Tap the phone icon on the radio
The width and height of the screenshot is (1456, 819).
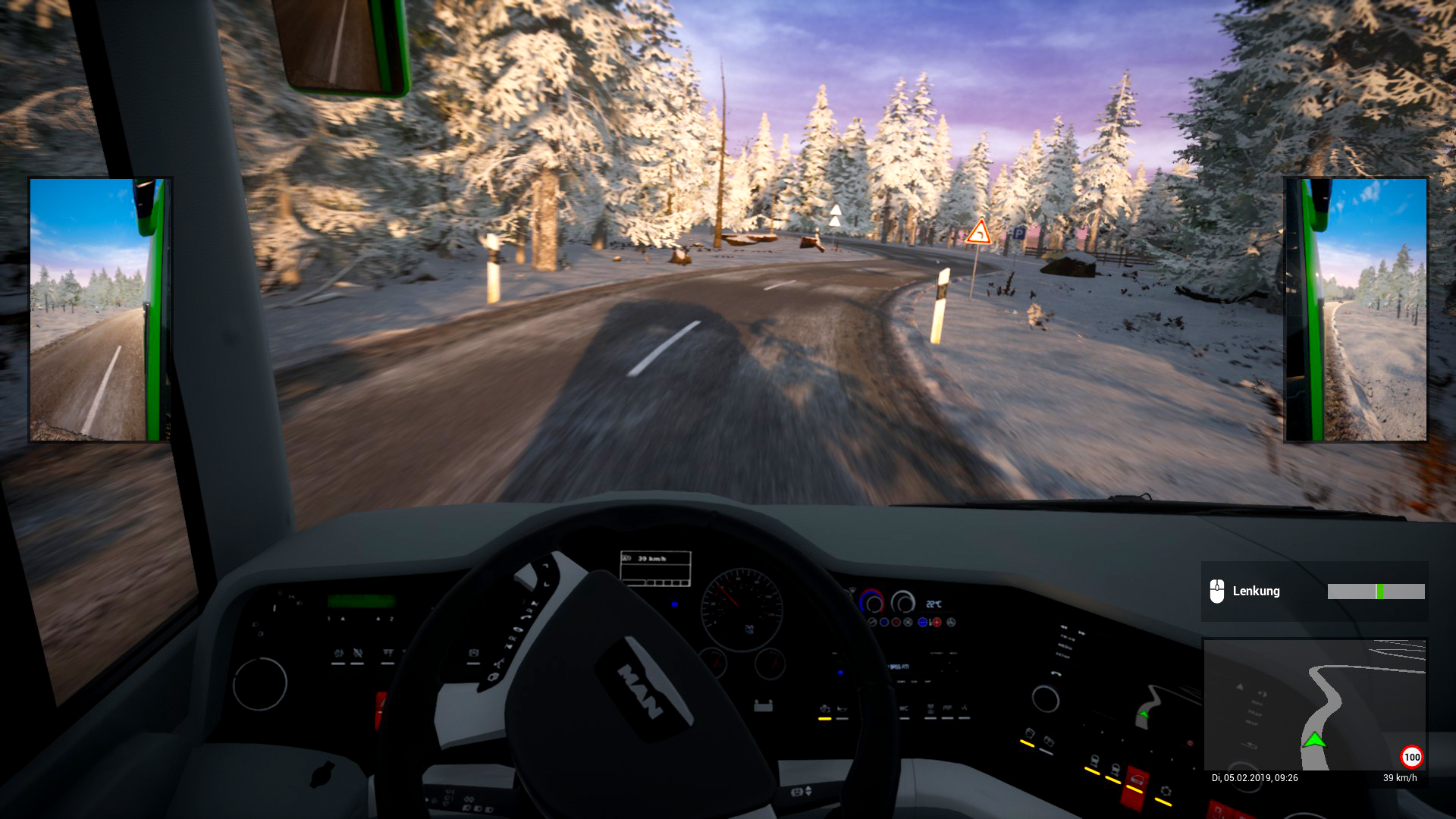tap(1056, 674)
